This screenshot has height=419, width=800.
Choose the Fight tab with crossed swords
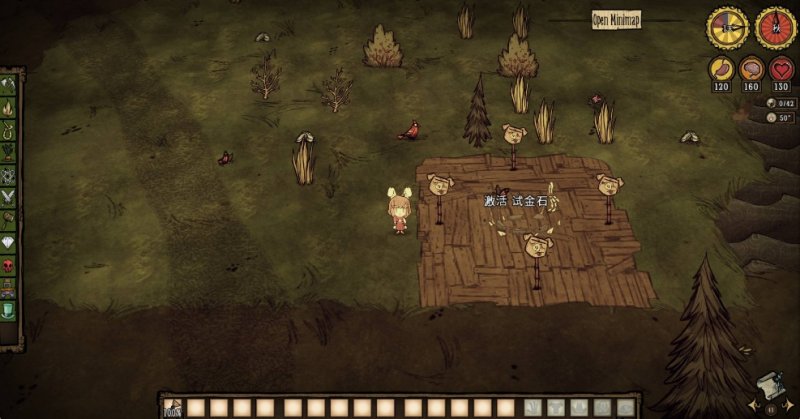click(x=9, y=197)
